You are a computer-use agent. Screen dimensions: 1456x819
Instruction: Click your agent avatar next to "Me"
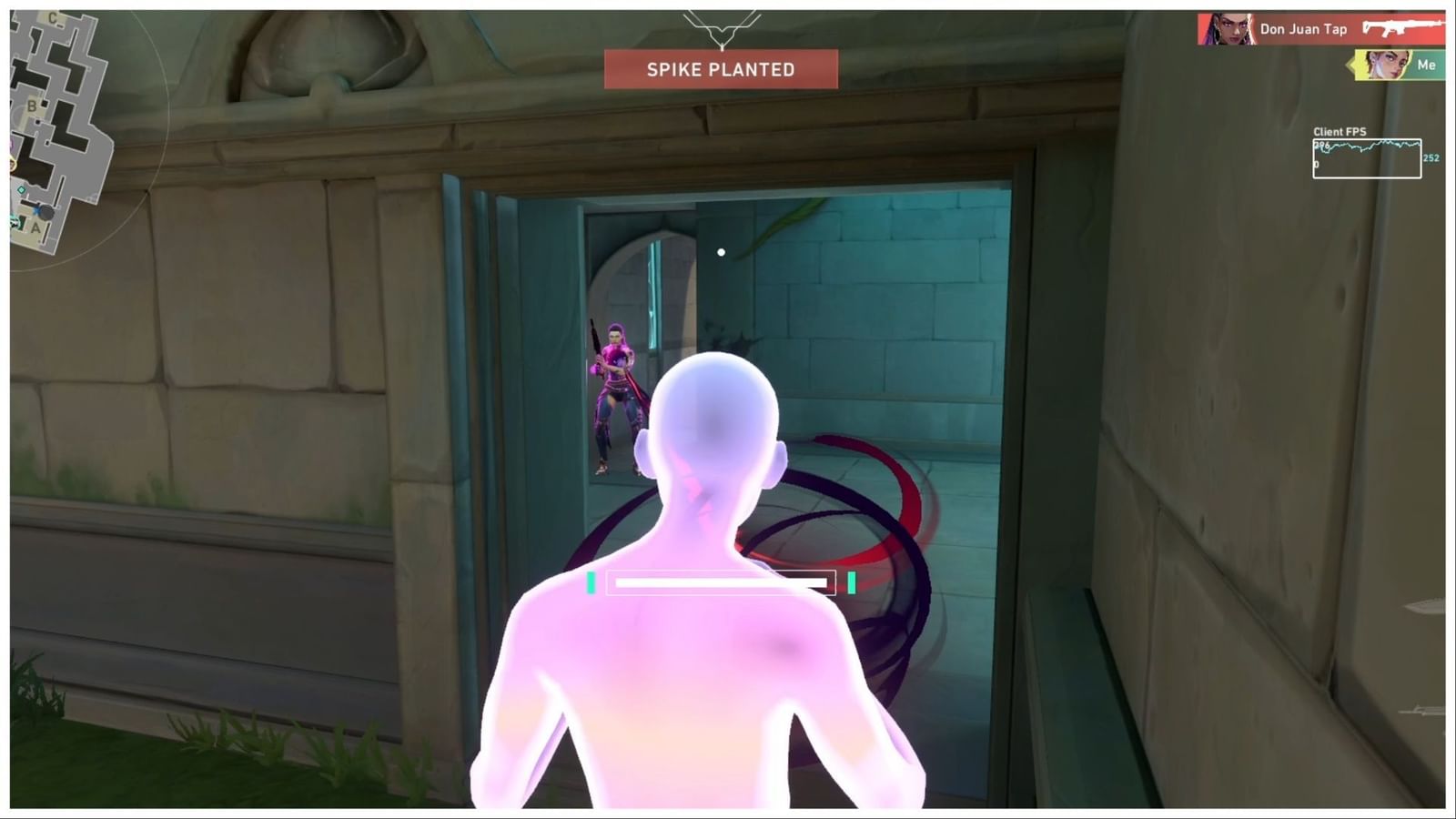[1387, 65]
